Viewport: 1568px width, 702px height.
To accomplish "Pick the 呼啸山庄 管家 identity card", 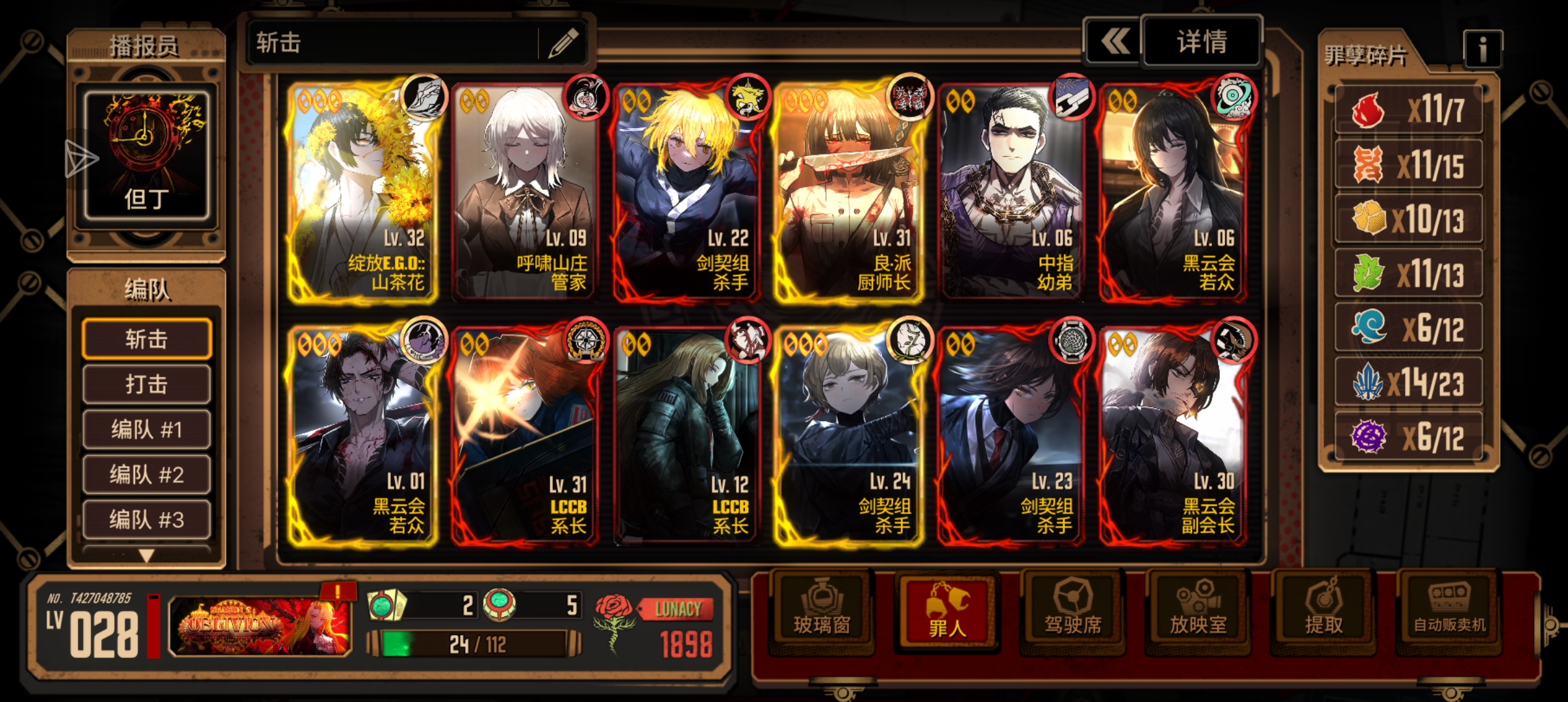I will pos(524,192).
